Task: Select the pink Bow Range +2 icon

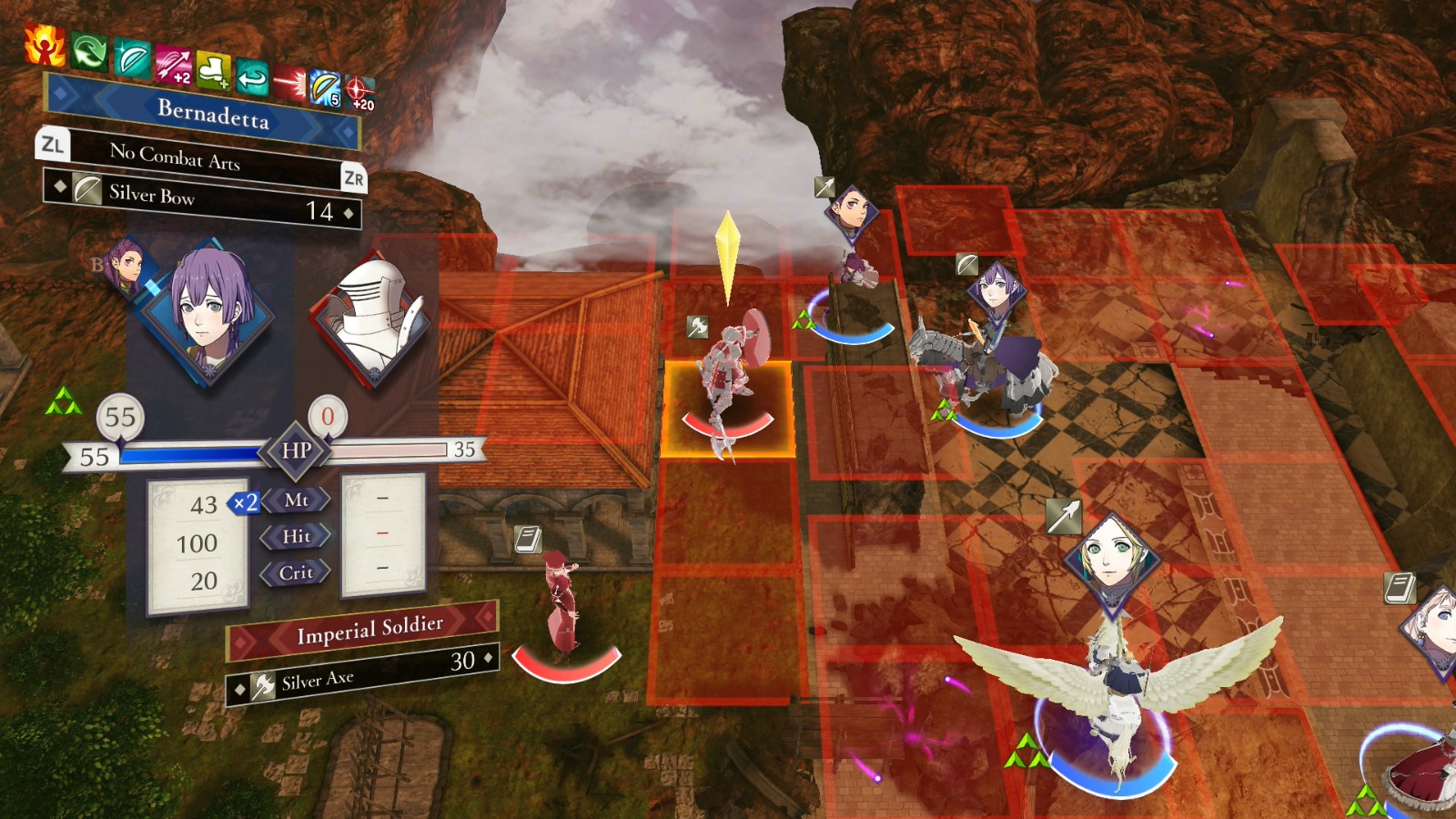Action: point(173,66)
